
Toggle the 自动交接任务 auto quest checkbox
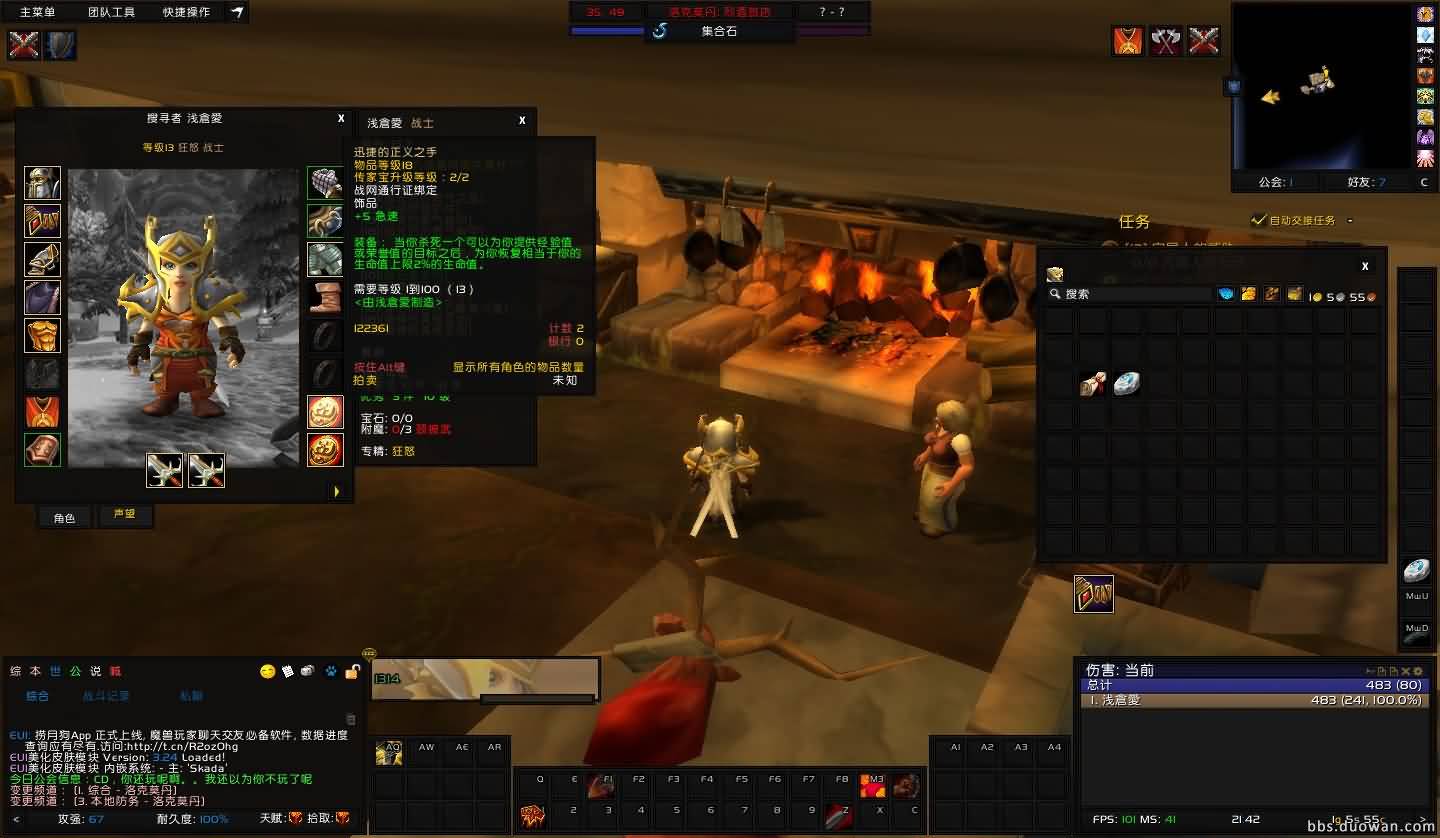pos(1259,220)
